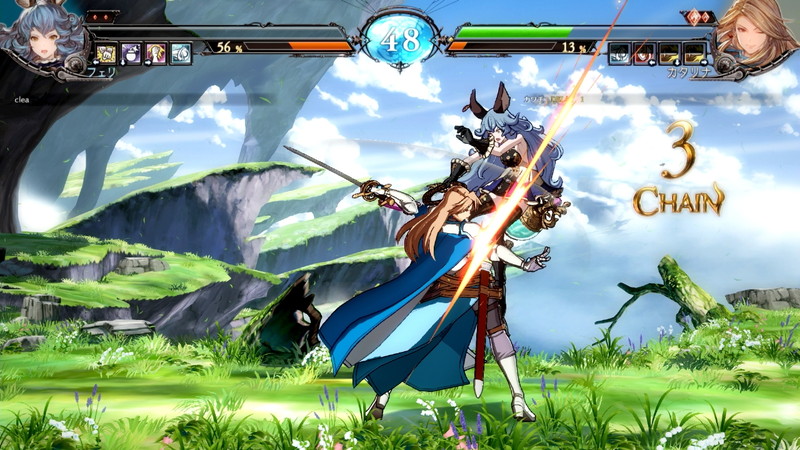Viewport: 800px width, 450px height.
Task: Activate Katalina's red skill icon
Action: [x=645, y=54]
